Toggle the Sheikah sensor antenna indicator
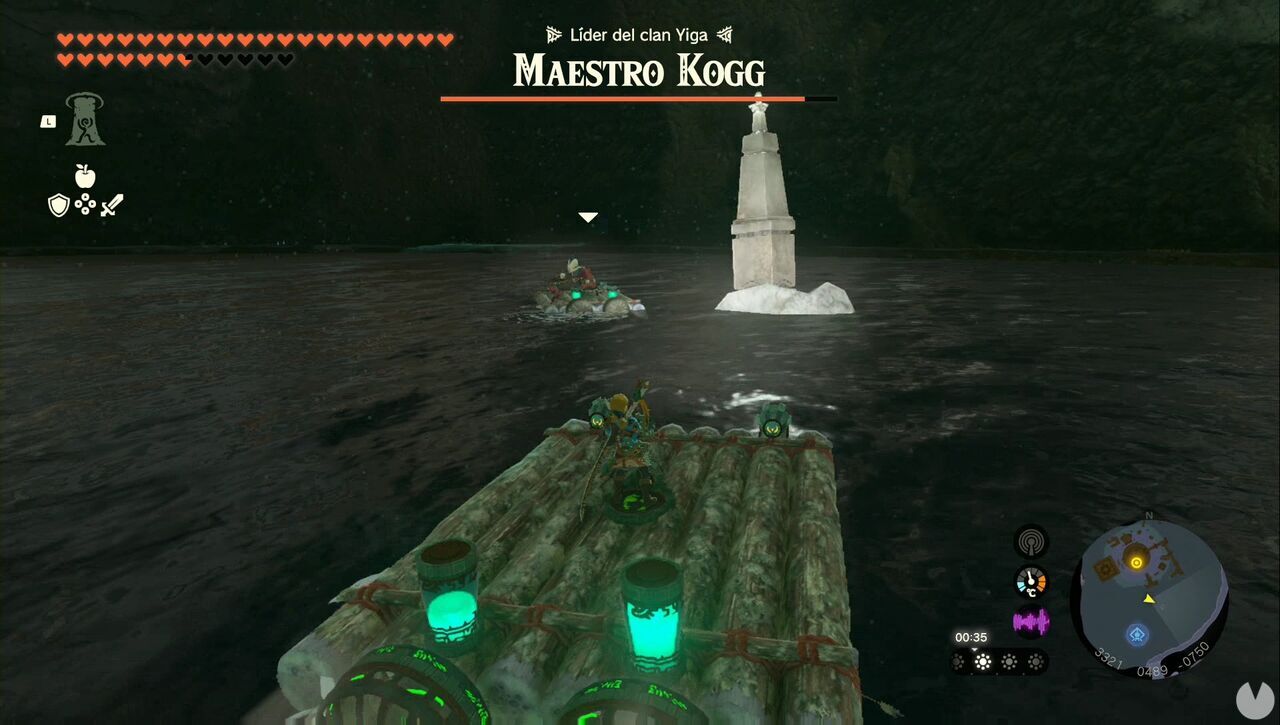 [1030, 540]
